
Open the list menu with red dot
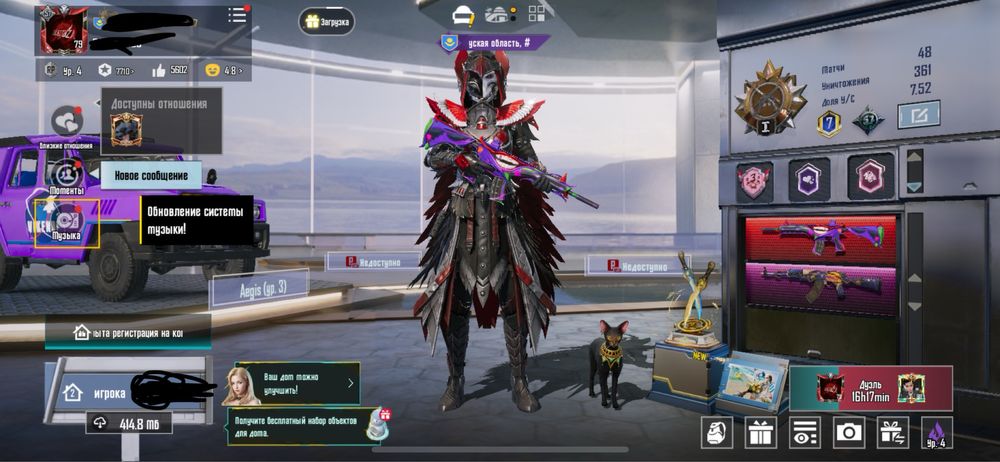(x=237, y=15)
